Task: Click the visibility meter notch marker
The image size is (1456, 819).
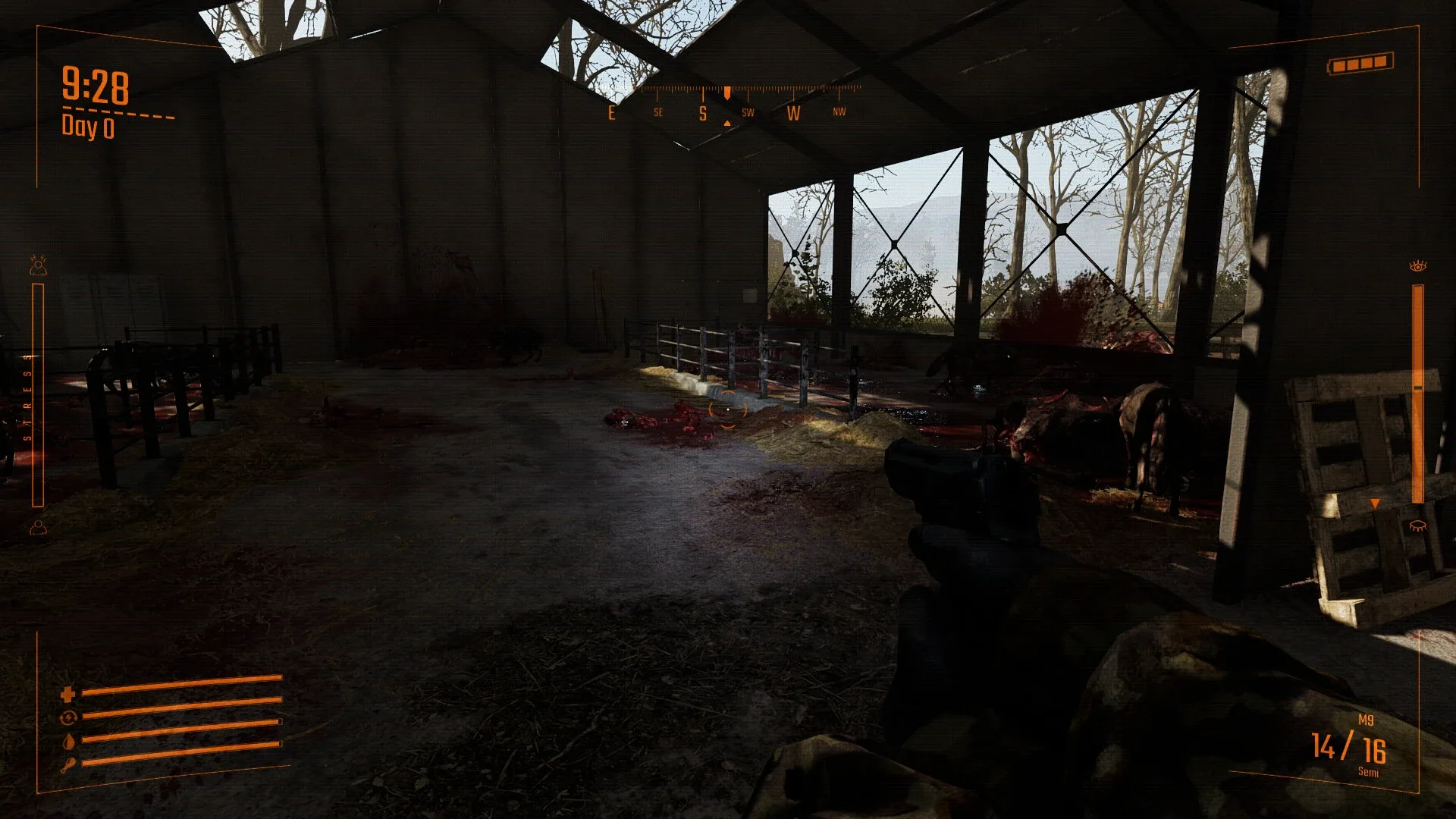Action: (x=1374, y=502)
